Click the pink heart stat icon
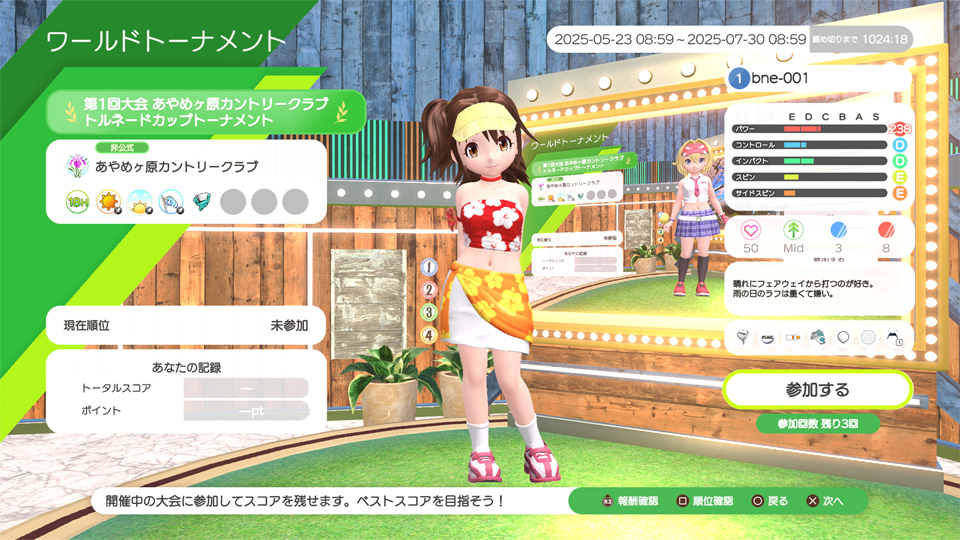Image resolution: width=960 pixels, height=540 pixels. (750, 229)
